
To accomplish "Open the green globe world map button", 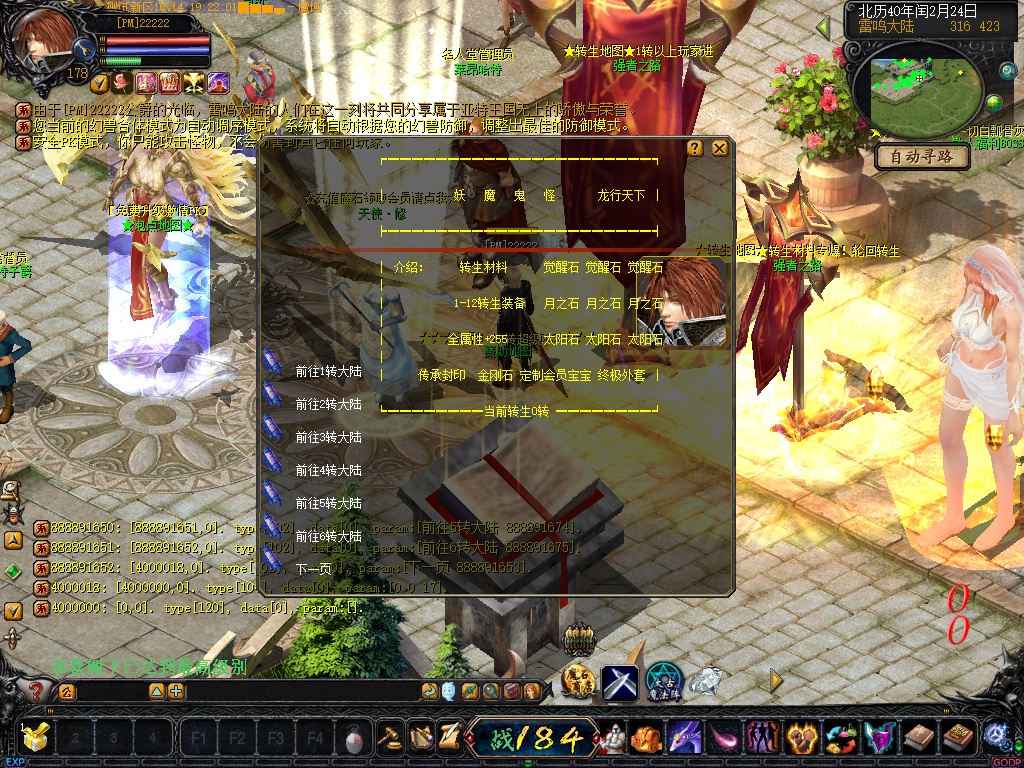I will tap(994, 103).
